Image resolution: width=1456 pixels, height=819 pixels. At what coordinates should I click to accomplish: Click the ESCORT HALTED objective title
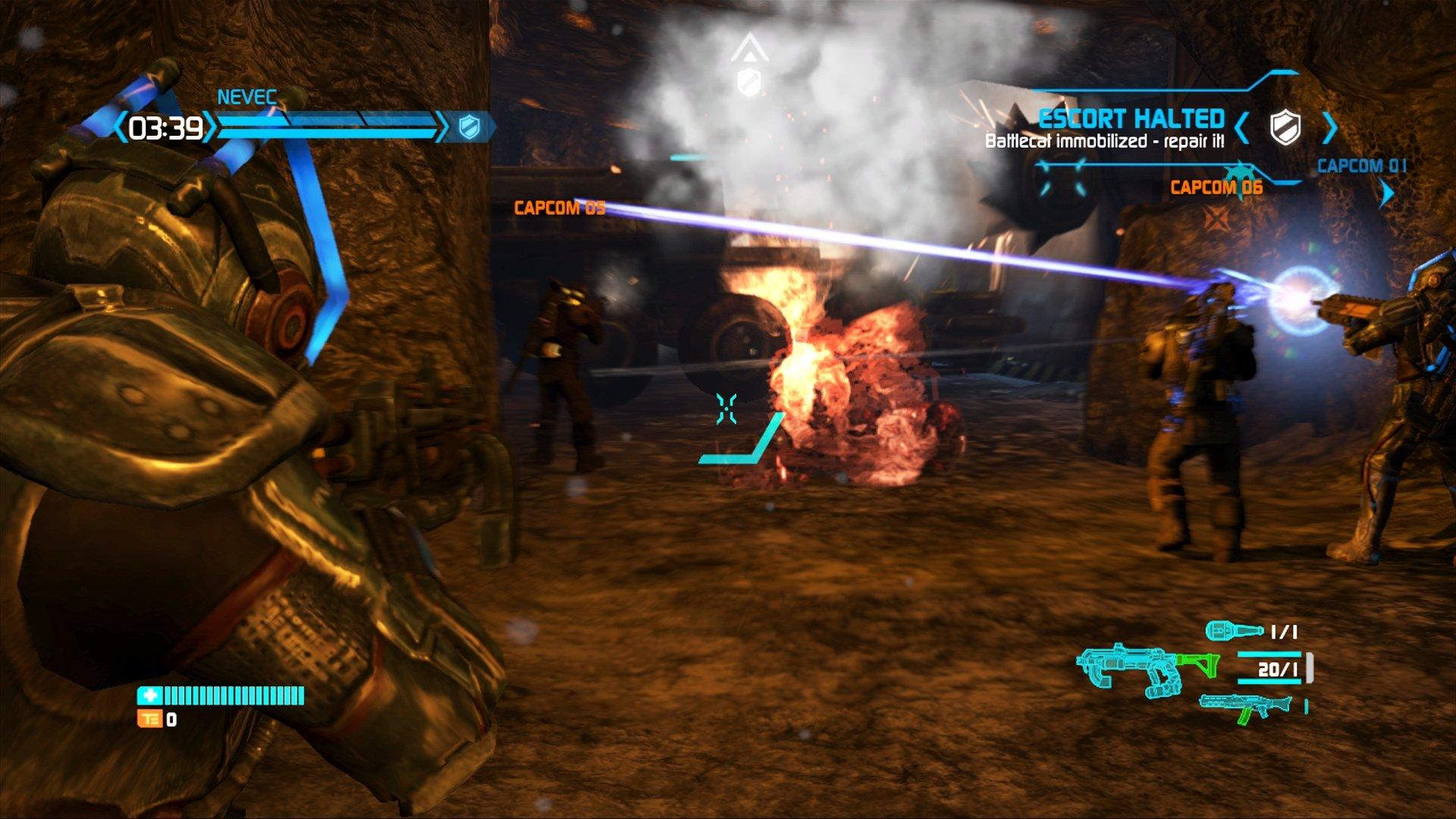(1133, 119)
